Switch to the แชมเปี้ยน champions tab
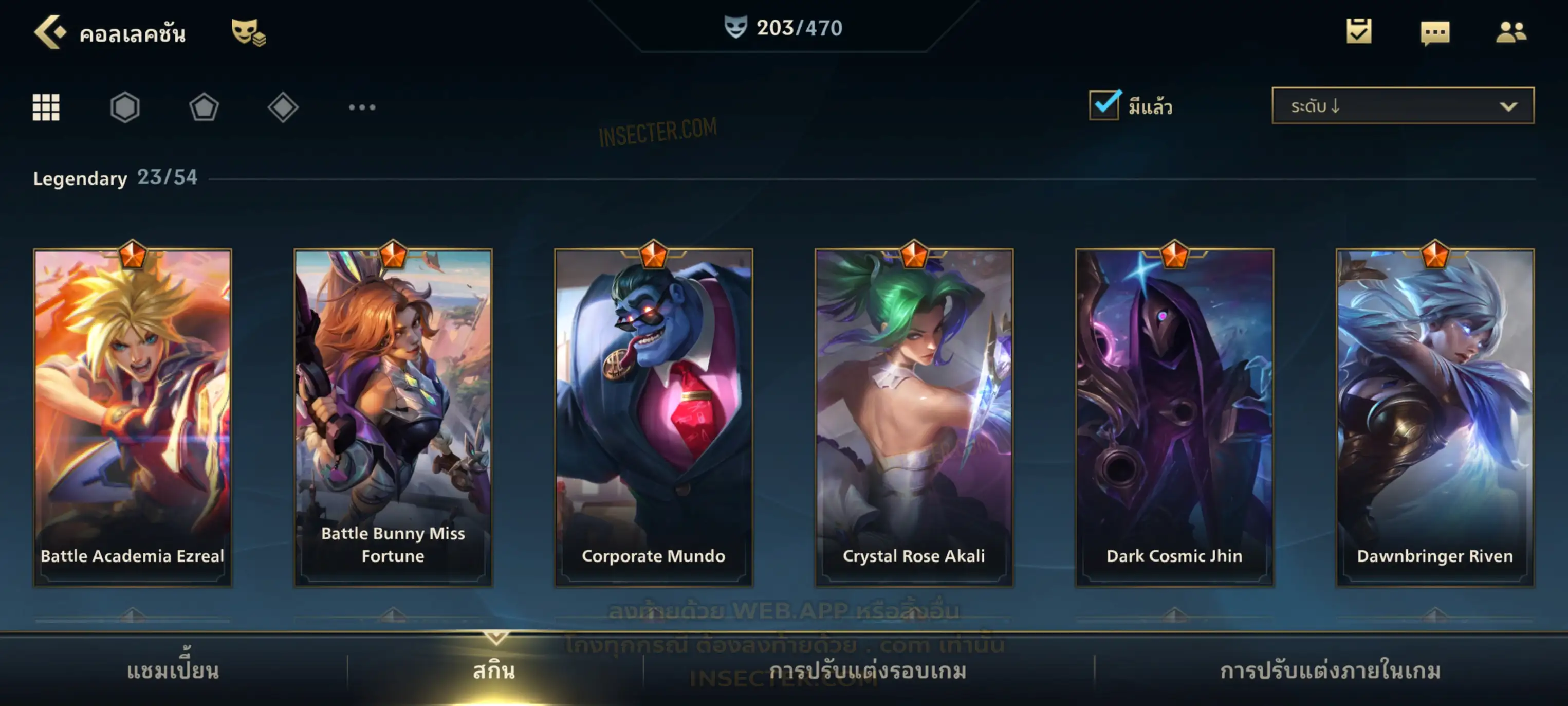The width and height of the screenshot is (1568, 706). 173,671
